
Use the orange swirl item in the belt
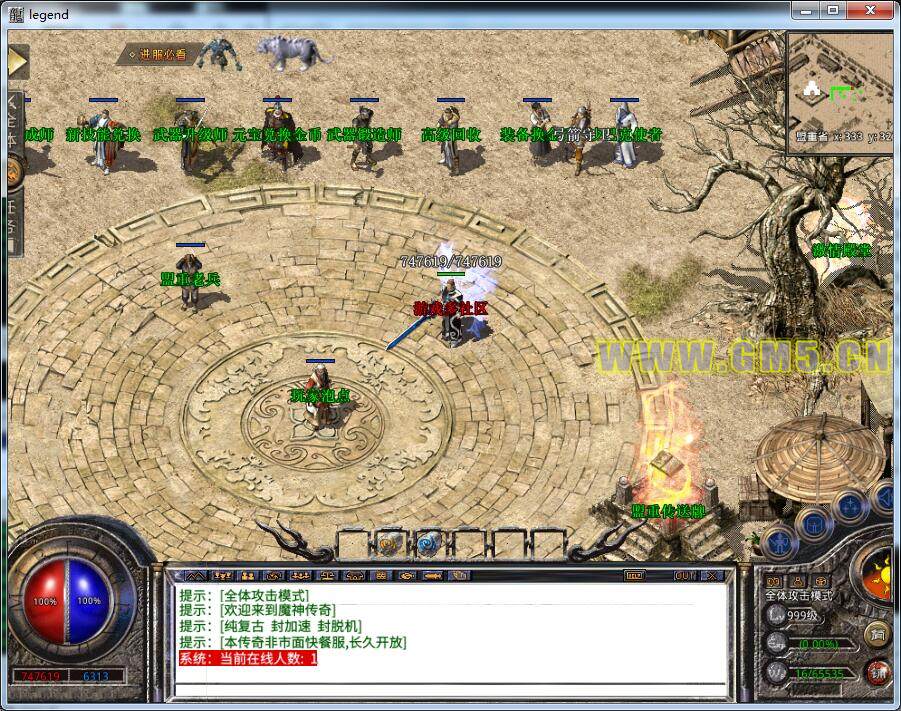click(x=389, y=543)
